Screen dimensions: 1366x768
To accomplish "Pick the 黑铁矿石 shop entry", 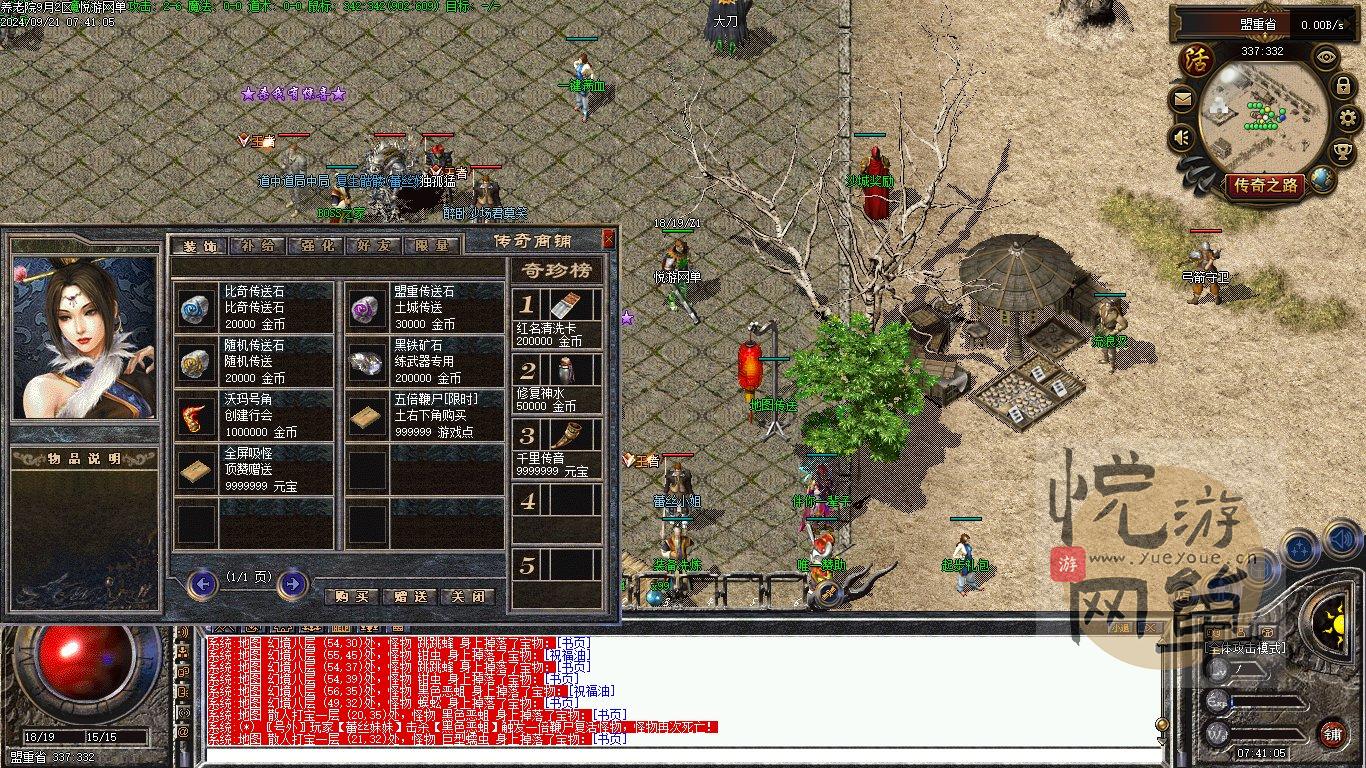I will [x=425, y=361].
